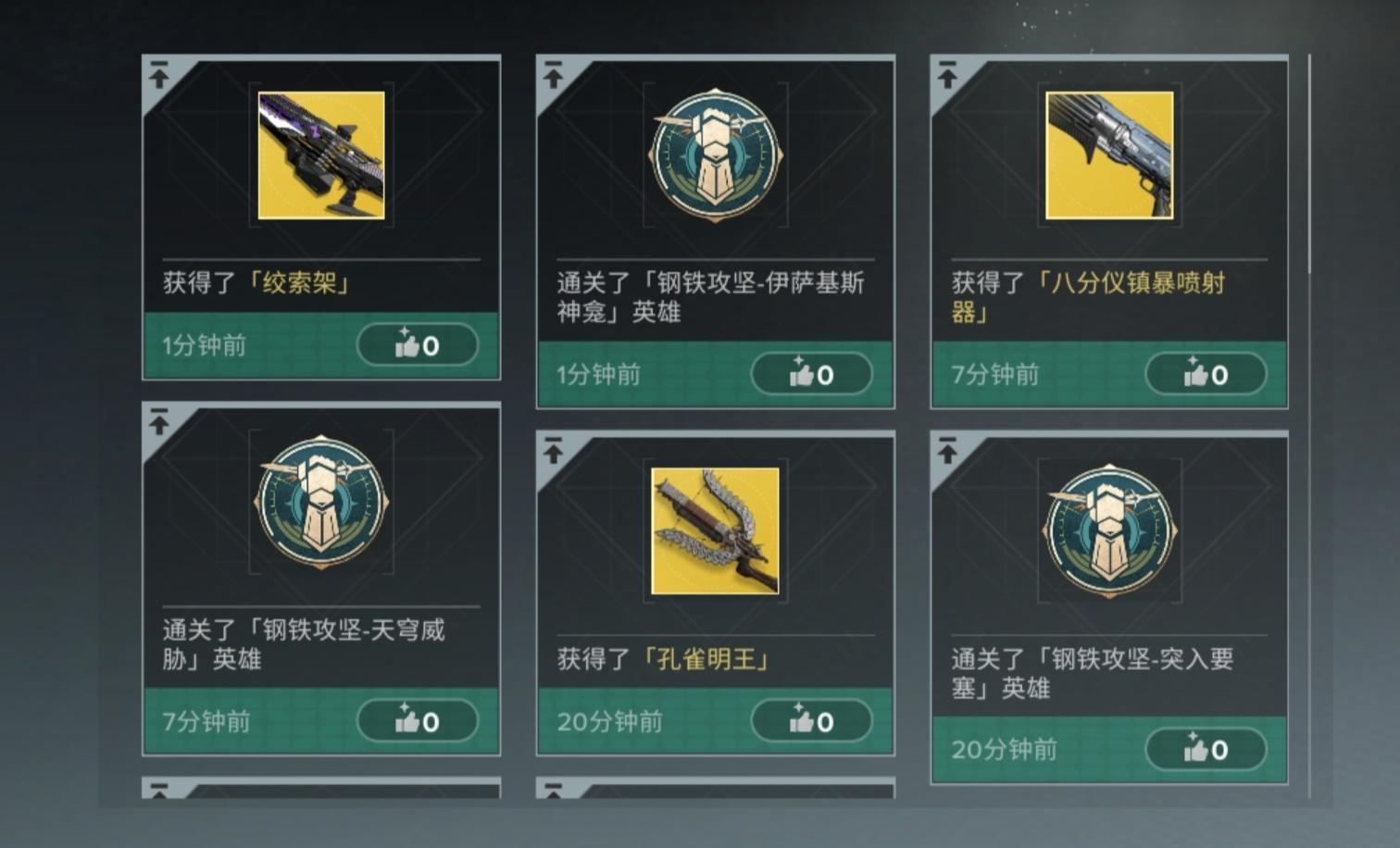Click the 绞索架 weapon thumbnail

pyautogui.click(x=321, y=156)
